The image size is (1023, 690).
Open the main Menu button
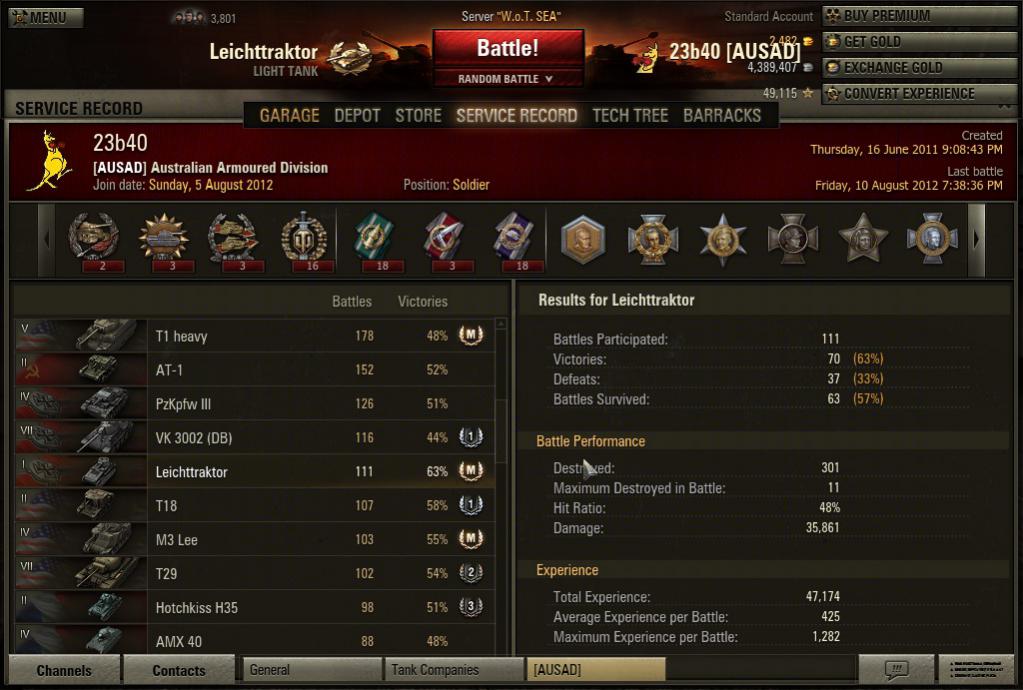pos(46,17)
